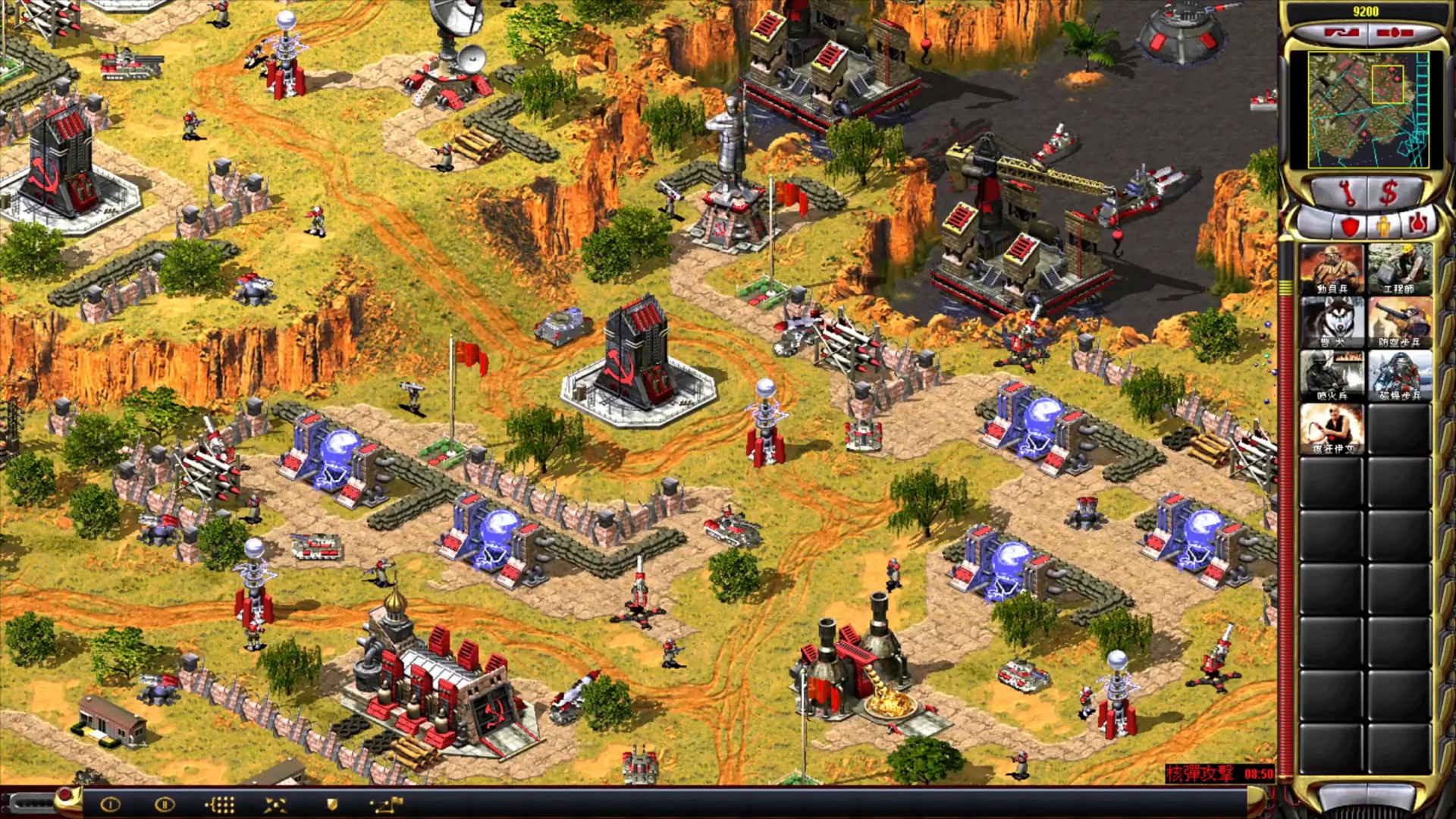Screen dimensions: 1456x819
Task: Toggle the waypoint flag planning mode
Action: click(386, 805)
